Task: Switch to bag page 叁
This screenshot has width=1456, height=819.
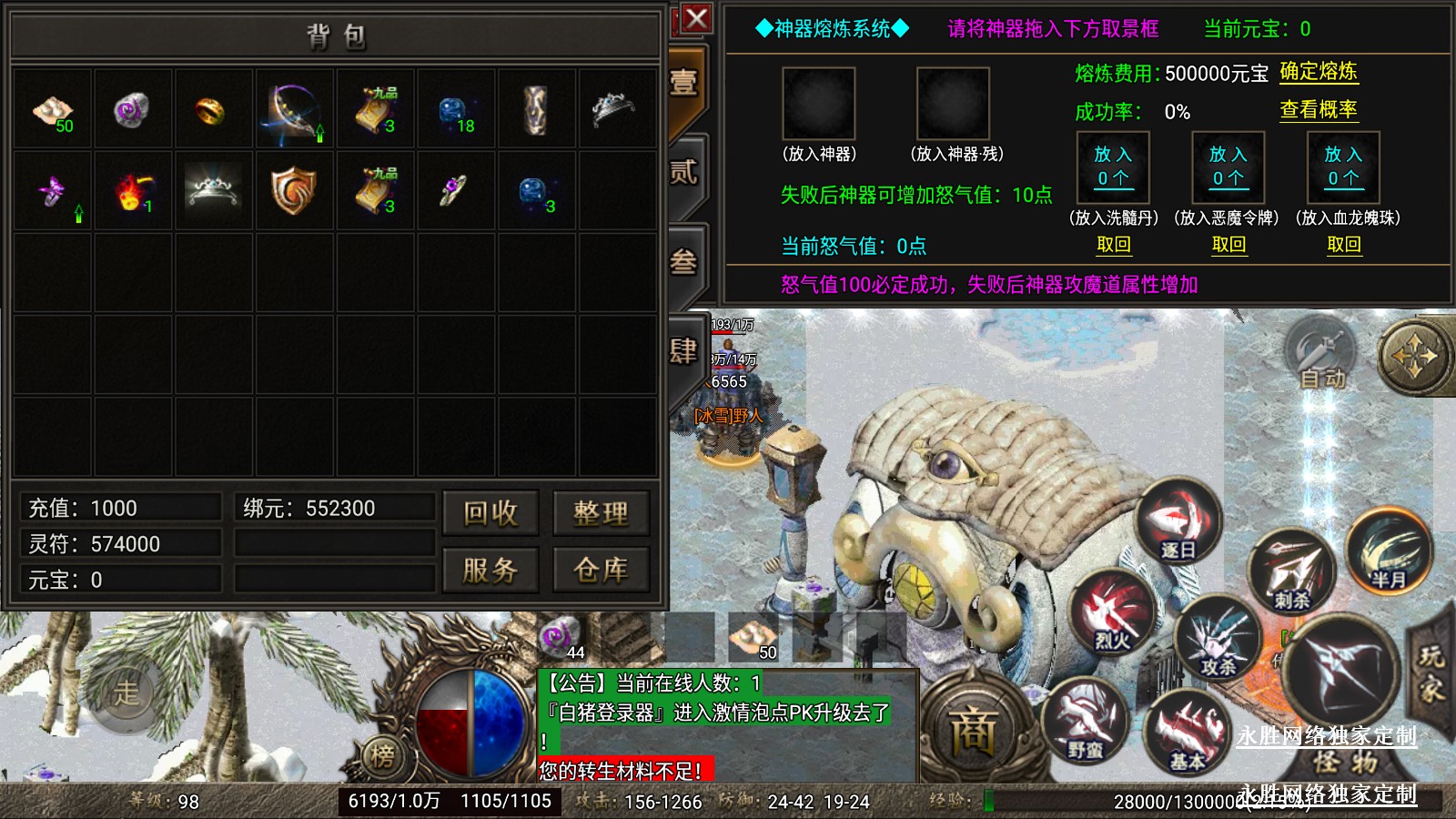Action: point(684,262)
